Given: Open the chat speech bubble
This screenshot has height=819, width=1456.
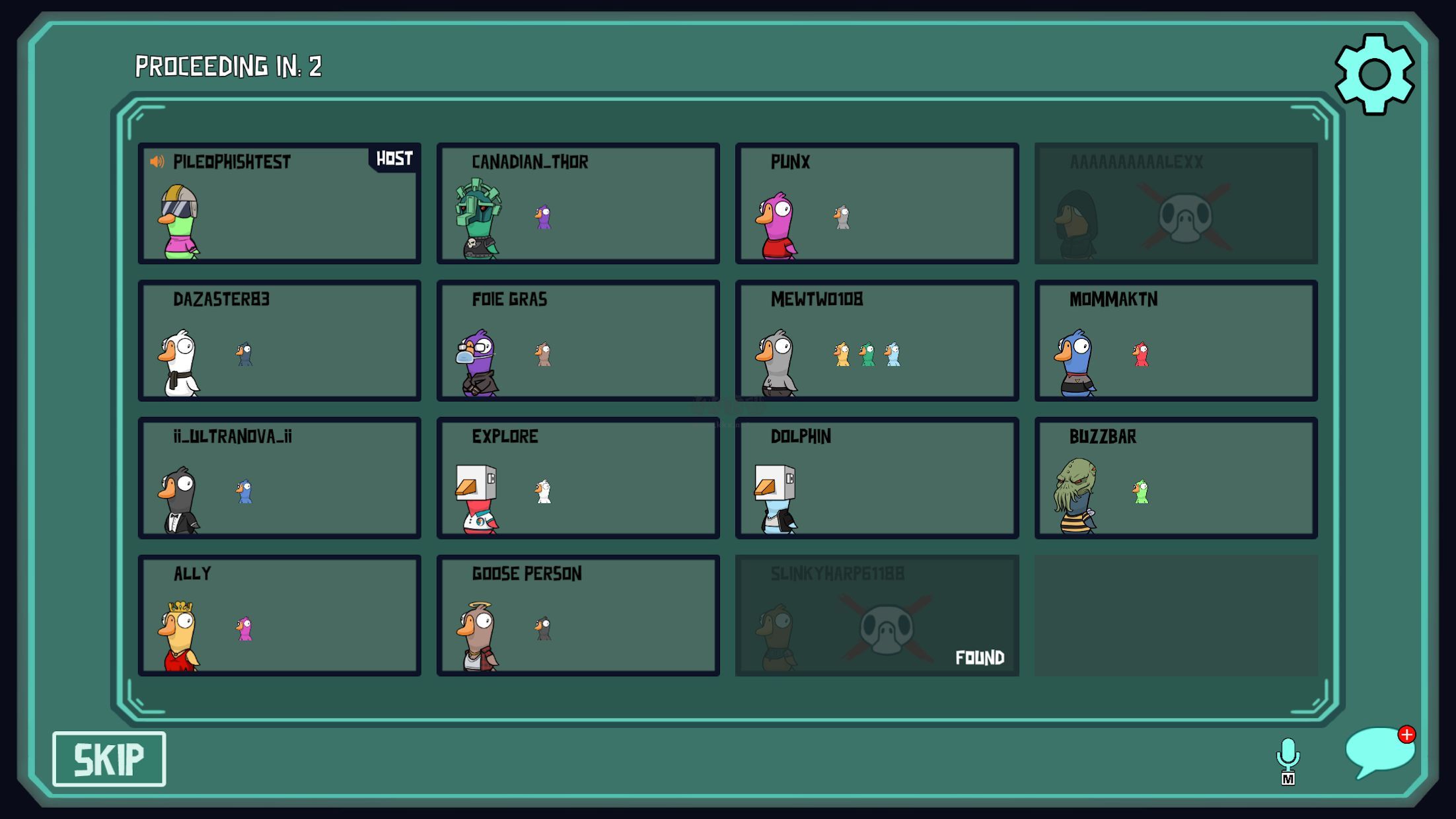Looking at the screenshot, I should coord(1379,752).
